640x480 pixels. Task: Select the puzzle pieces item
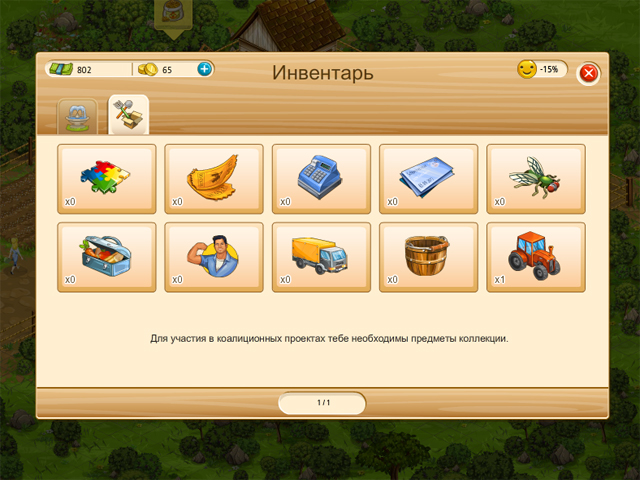tap(107, 178)
